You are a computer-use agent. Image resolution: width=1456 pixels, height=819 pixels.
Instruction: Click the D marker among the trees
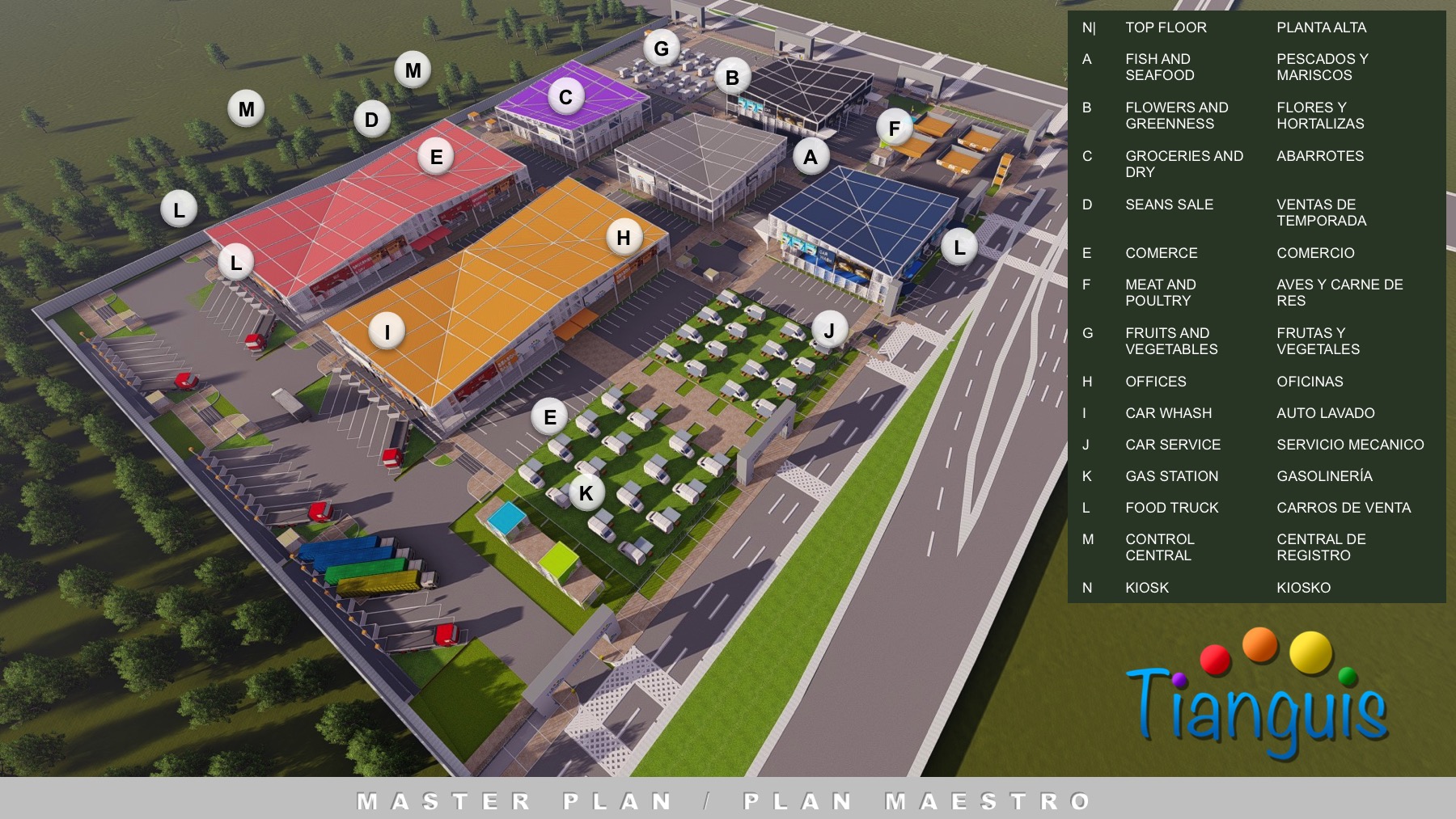(371, 120)
